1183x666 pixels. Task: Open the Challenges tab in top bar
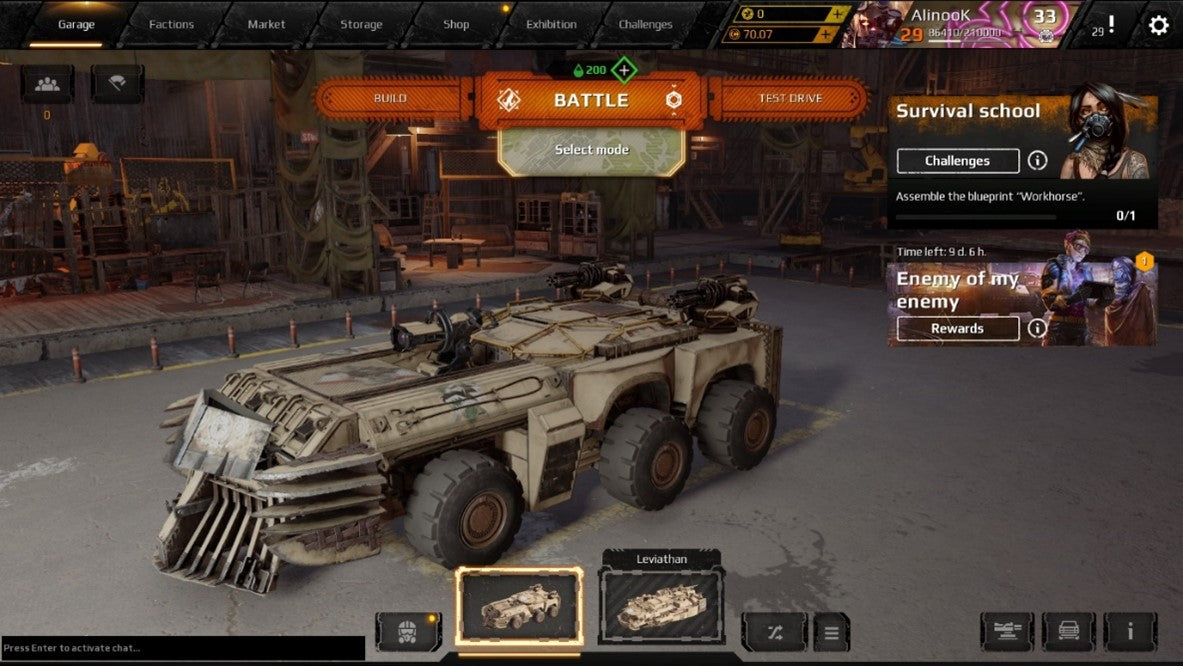[645, 24]
